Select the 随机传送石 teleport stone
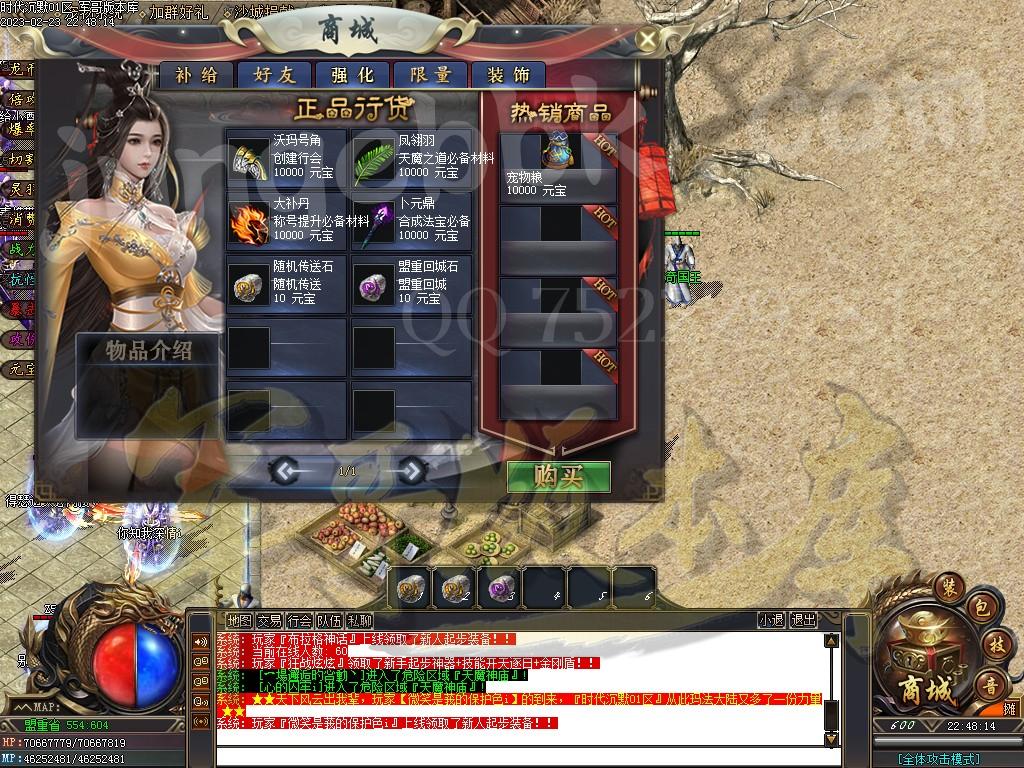This screenshot has width=1024, height=768. point(248,285)
